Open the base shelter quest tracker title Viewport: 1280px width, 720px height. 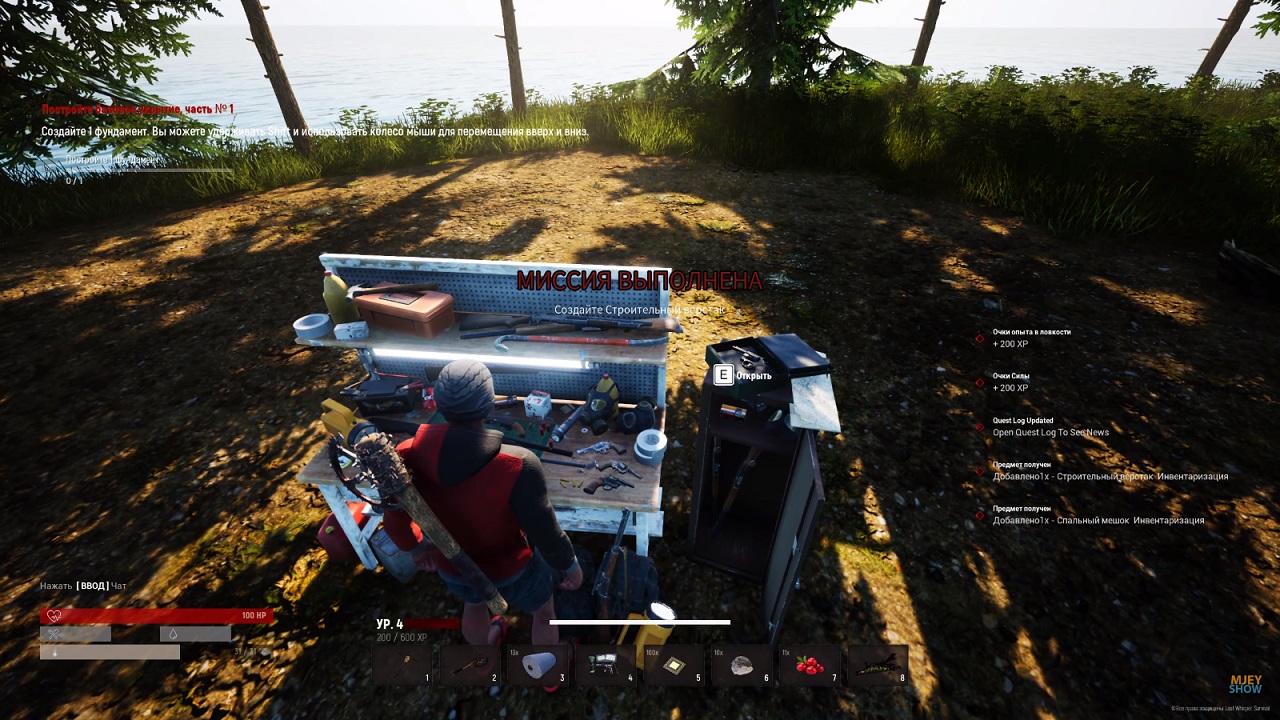pos(138,109)
